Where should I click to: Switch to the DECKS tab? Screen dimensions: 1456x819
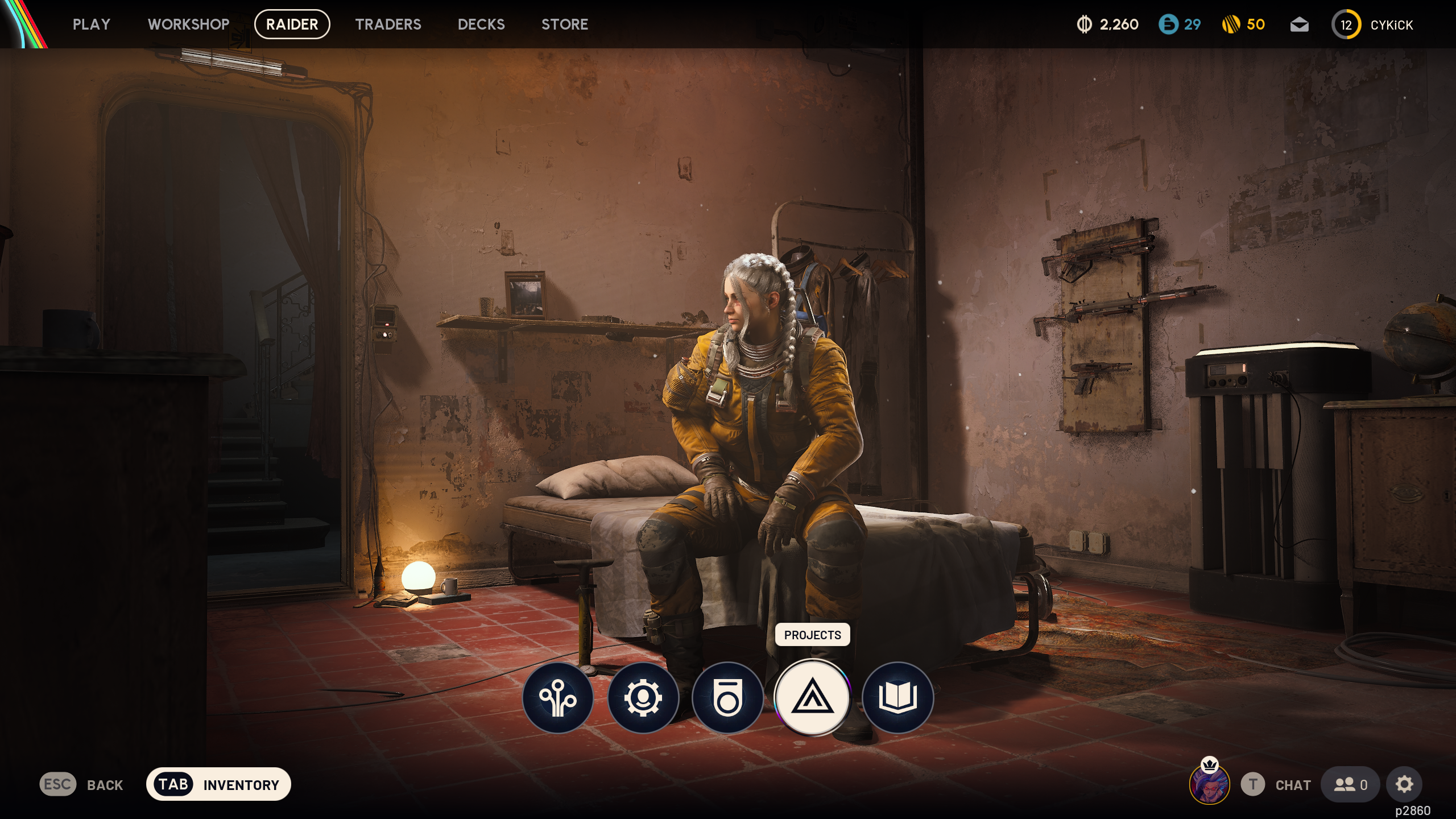click(x=481, y=24)
